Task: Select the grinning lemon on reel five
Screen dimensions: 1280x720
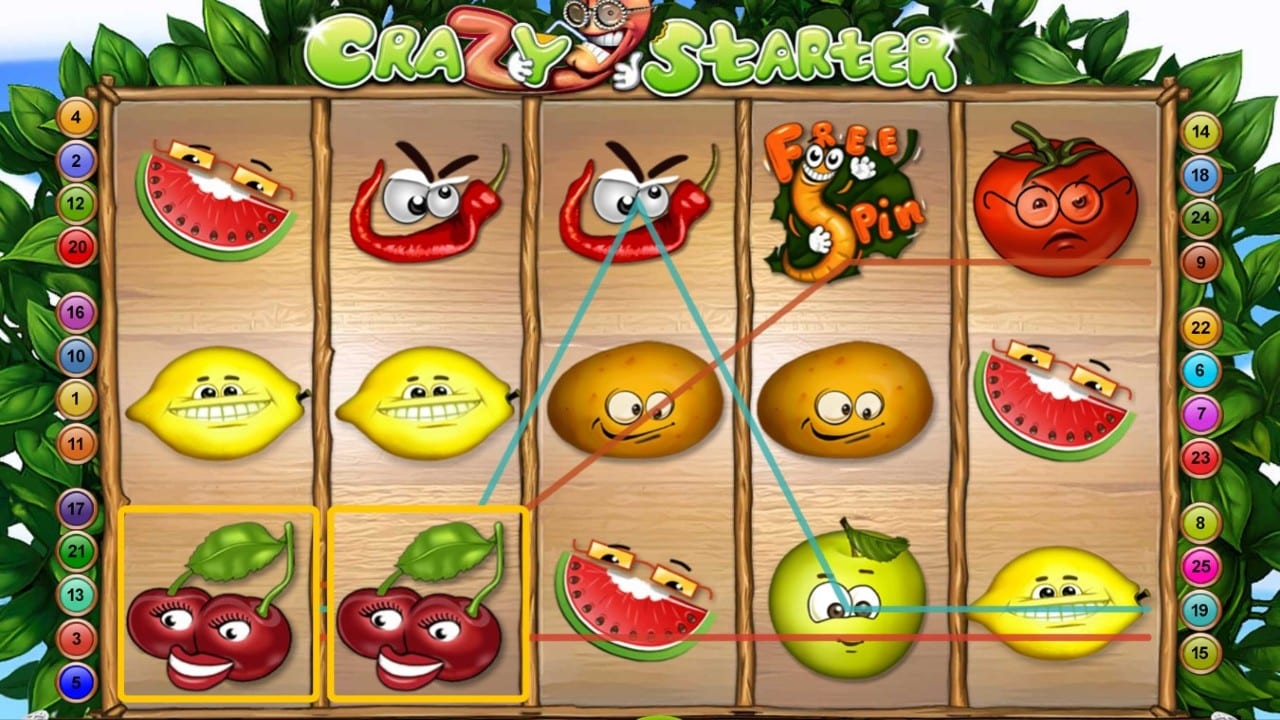Action: pyautogui.click(x=1055, y=605)
